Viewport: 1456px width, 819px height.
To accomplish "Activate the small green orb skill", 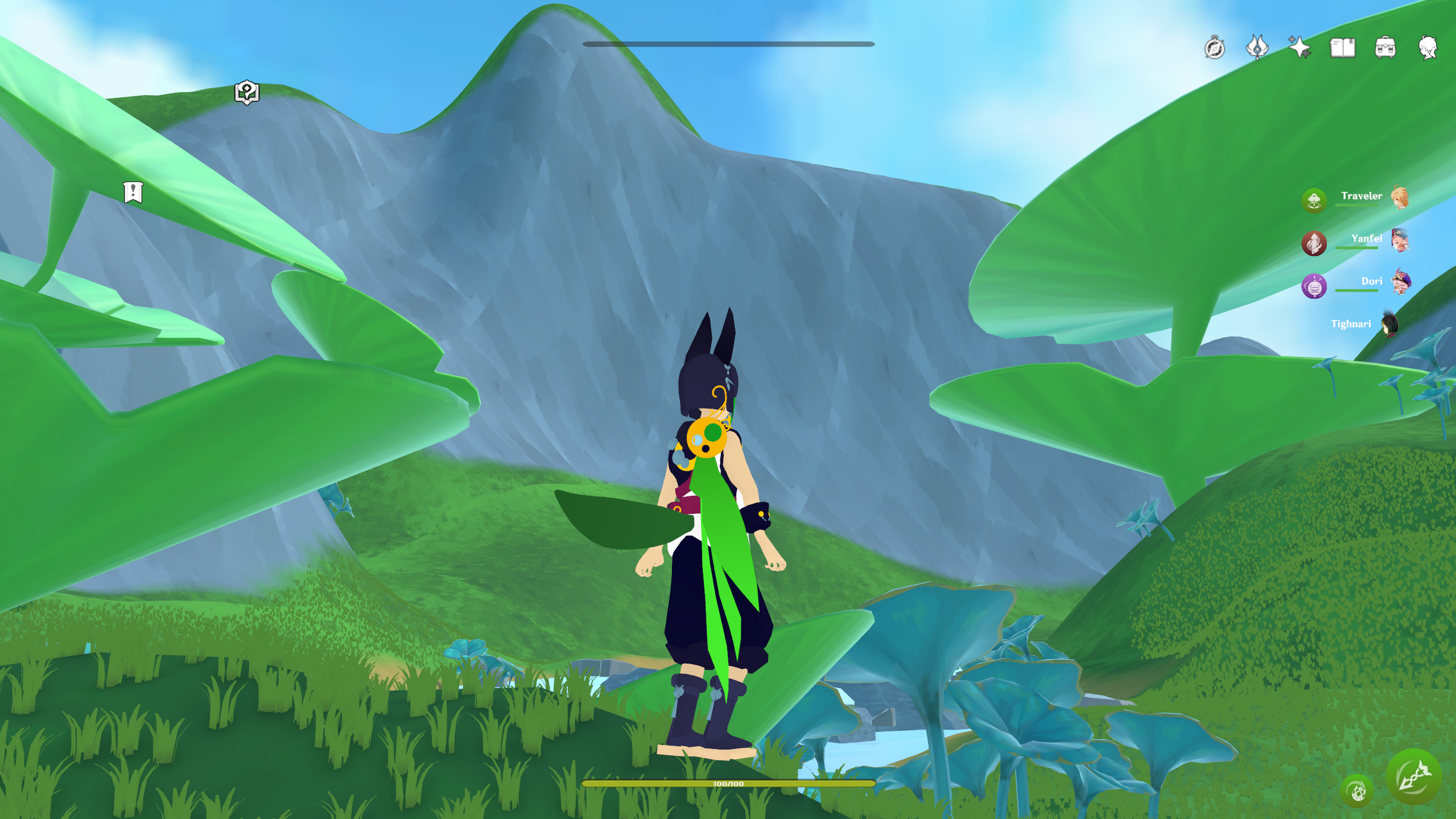I will 1357,791.
